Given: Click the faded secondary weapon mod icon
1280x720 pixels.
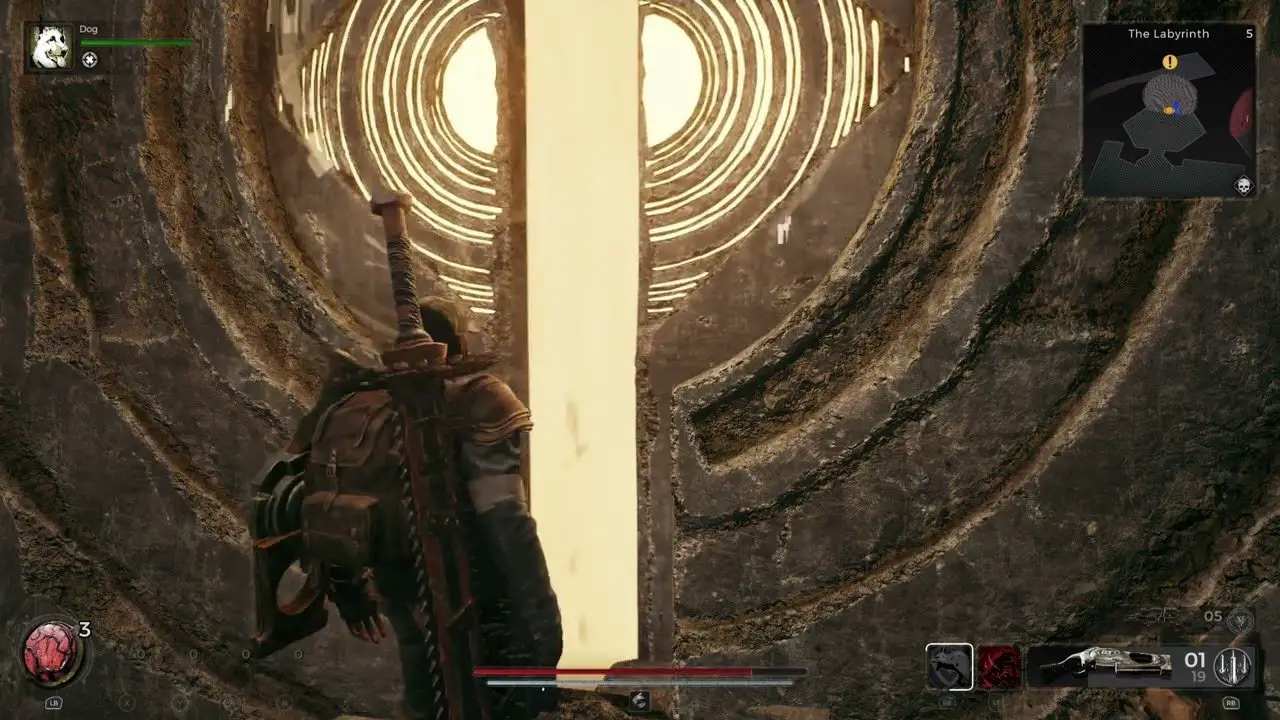Looking at the screenshot, I should click(1239, 621).
